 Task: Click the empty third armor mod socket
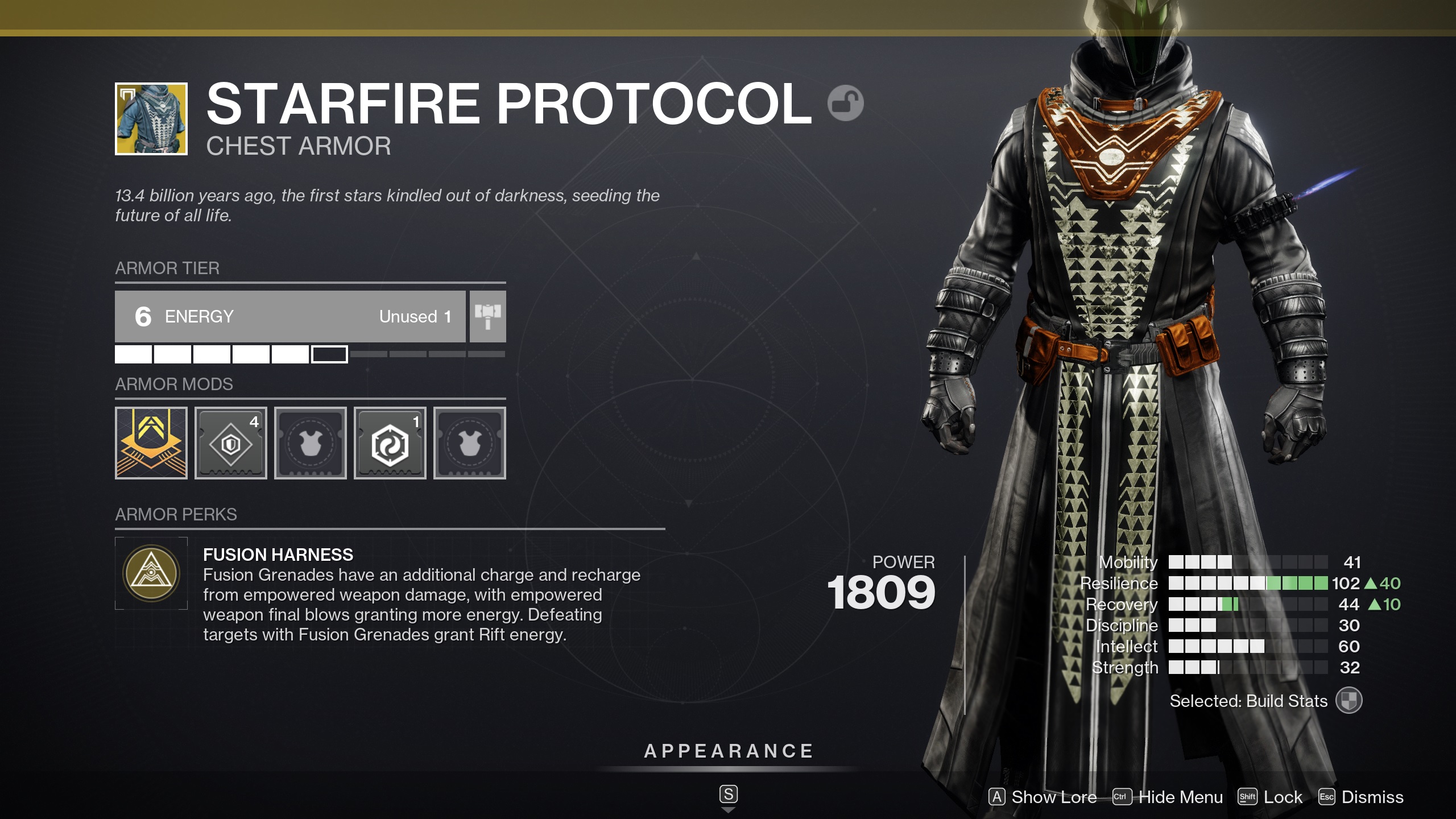310,443
